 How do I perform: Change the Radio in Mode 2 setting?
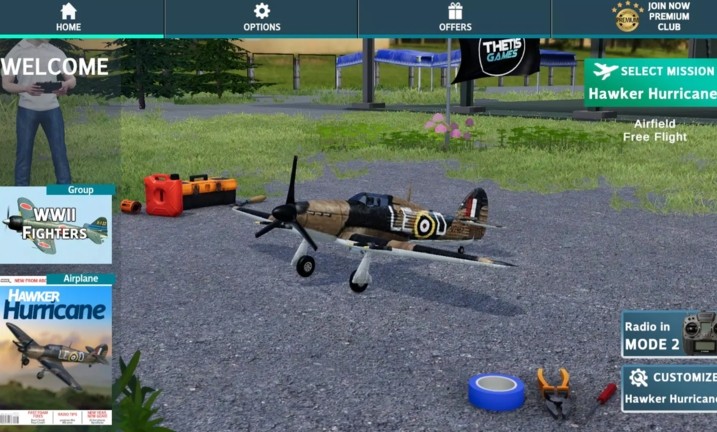click(669, 334)
